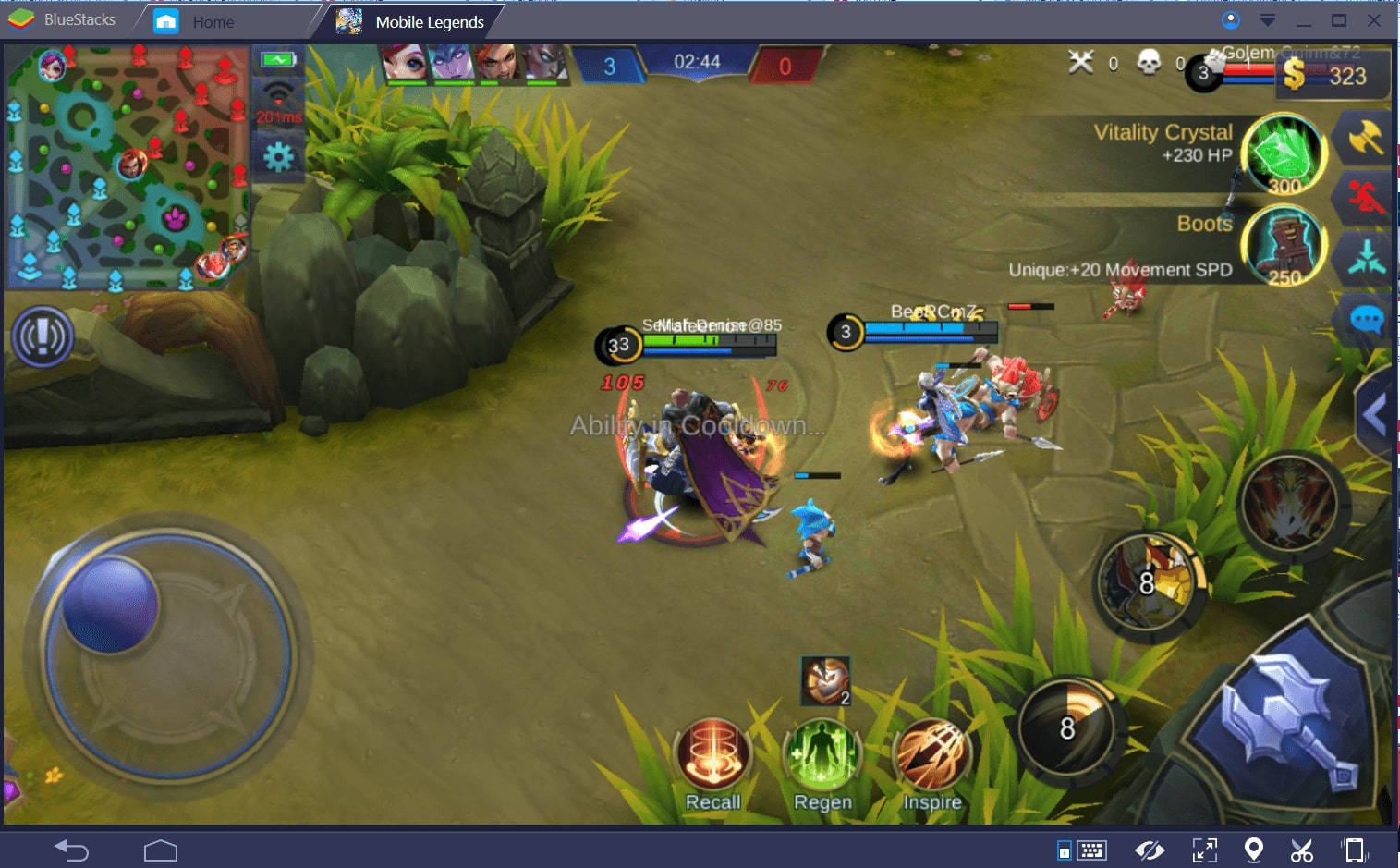Send the teal gather command

pyautogui.click(x=1366, y=259)
